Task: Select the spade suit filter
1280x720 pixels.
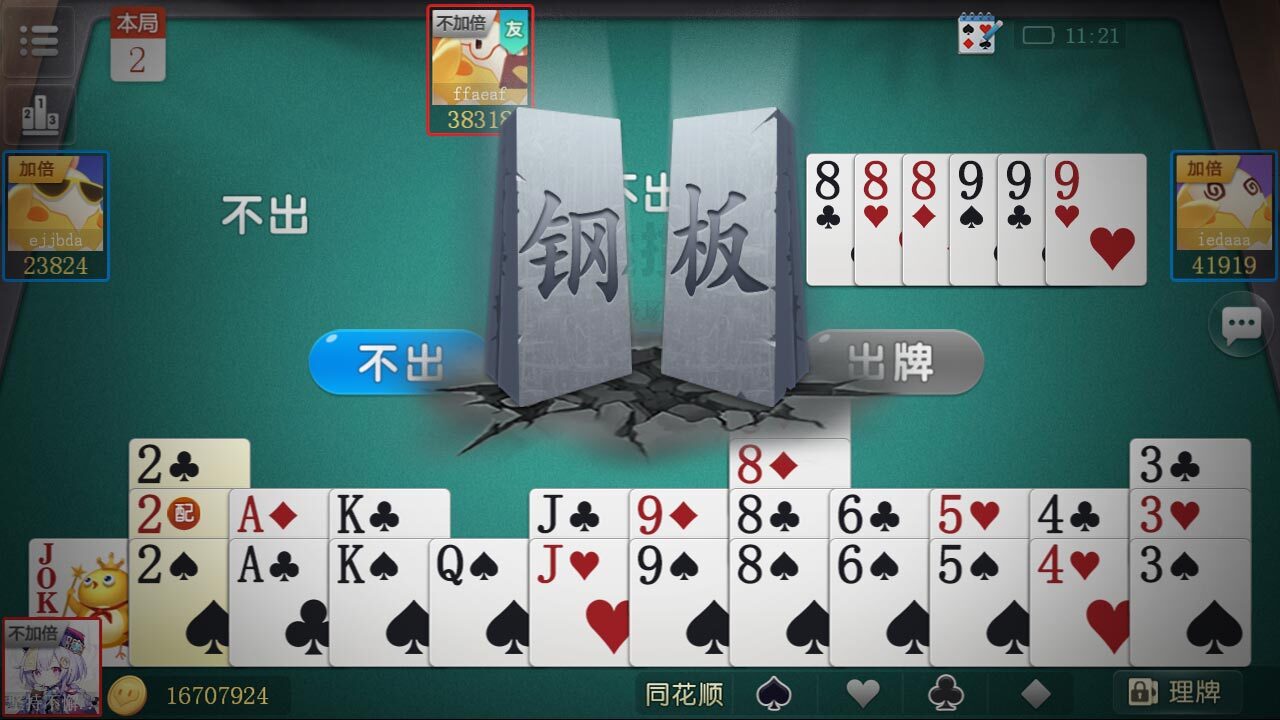Action: coord(773,693)
